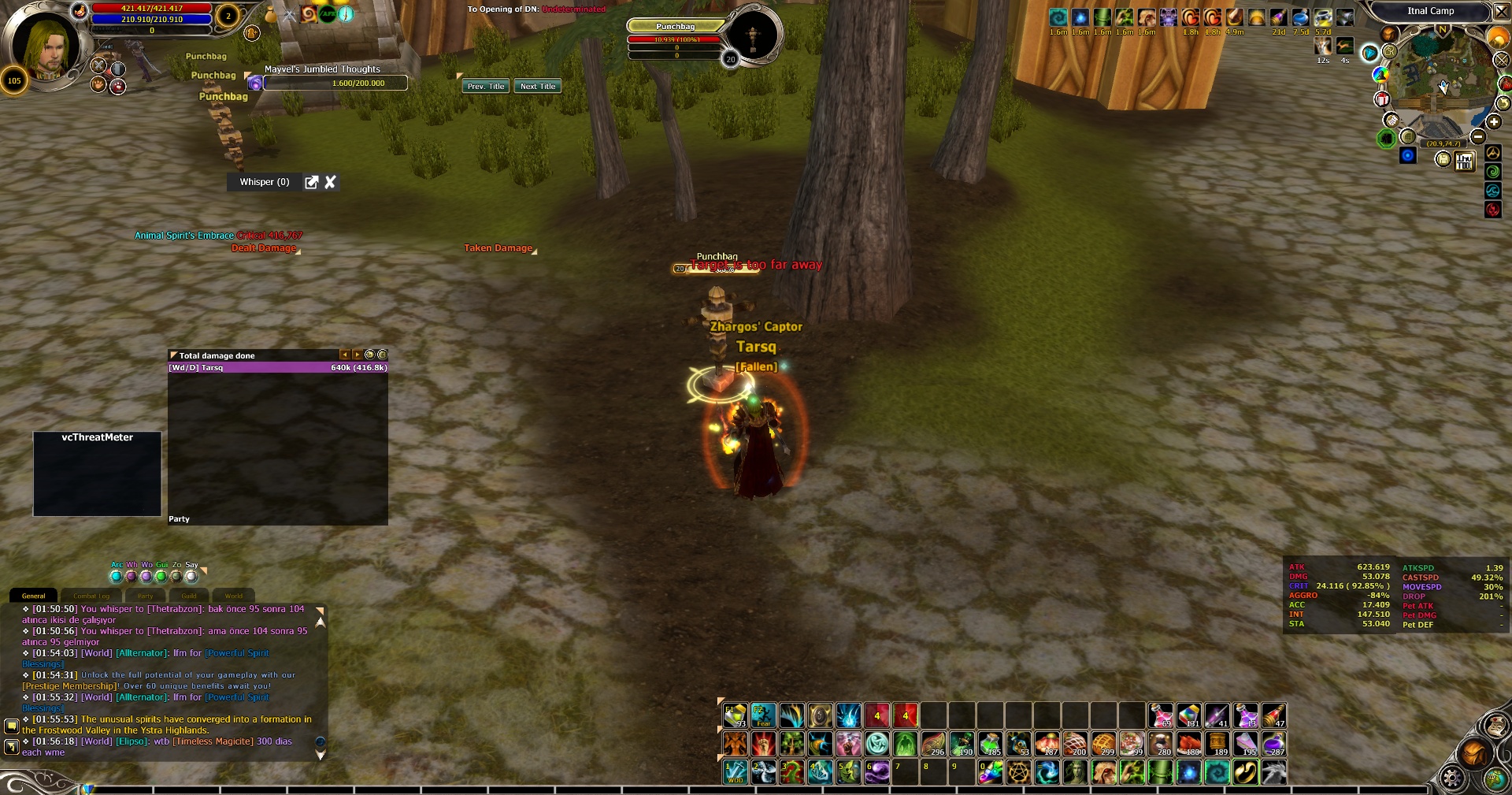Select the Tarsq row in damage meter
The height and width of the screenshot is (795, 1512).
click(277, 368)
